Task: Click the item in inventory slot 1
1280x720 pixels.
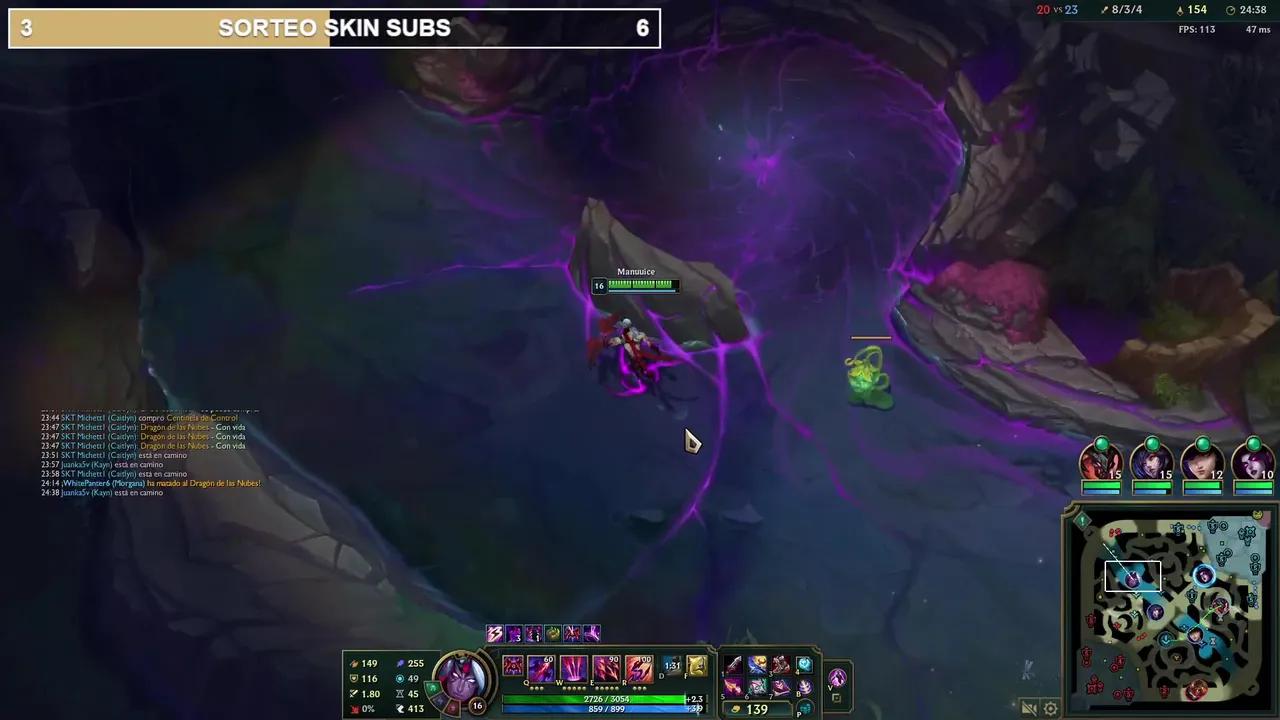Action: pyautogui.click(x=732, y=664)
